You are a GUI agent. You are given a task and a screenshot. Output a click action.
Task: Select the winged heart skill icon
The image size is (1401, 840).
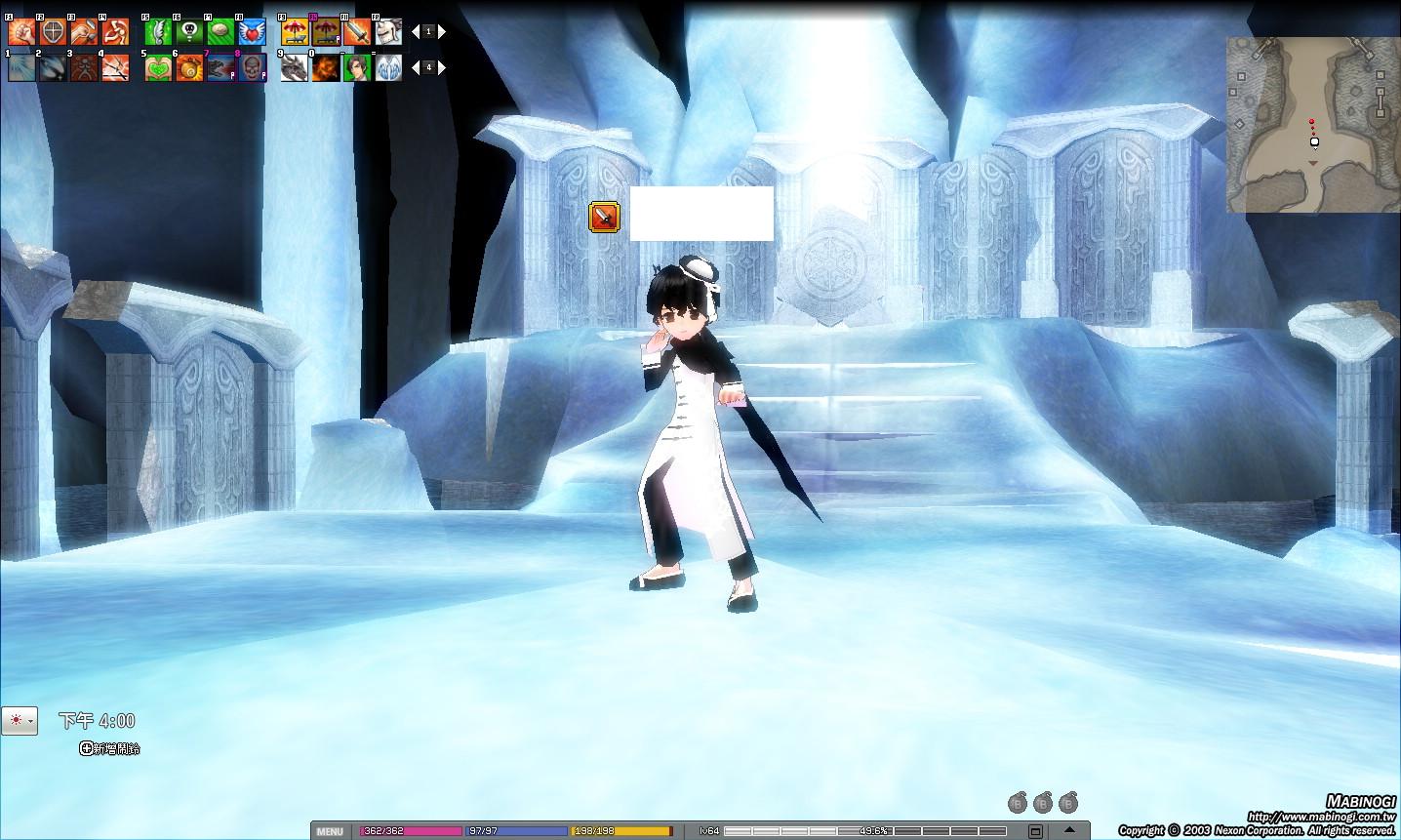point(252,32)
